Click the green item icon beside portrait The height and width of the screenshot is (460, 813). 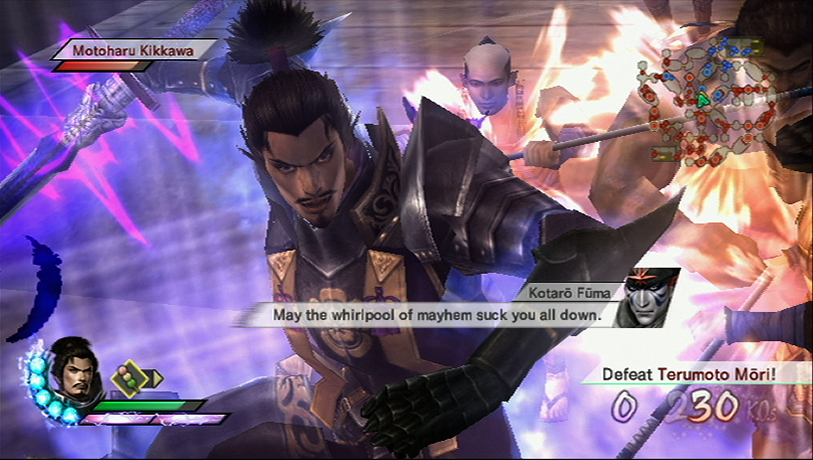click(128, 378)
